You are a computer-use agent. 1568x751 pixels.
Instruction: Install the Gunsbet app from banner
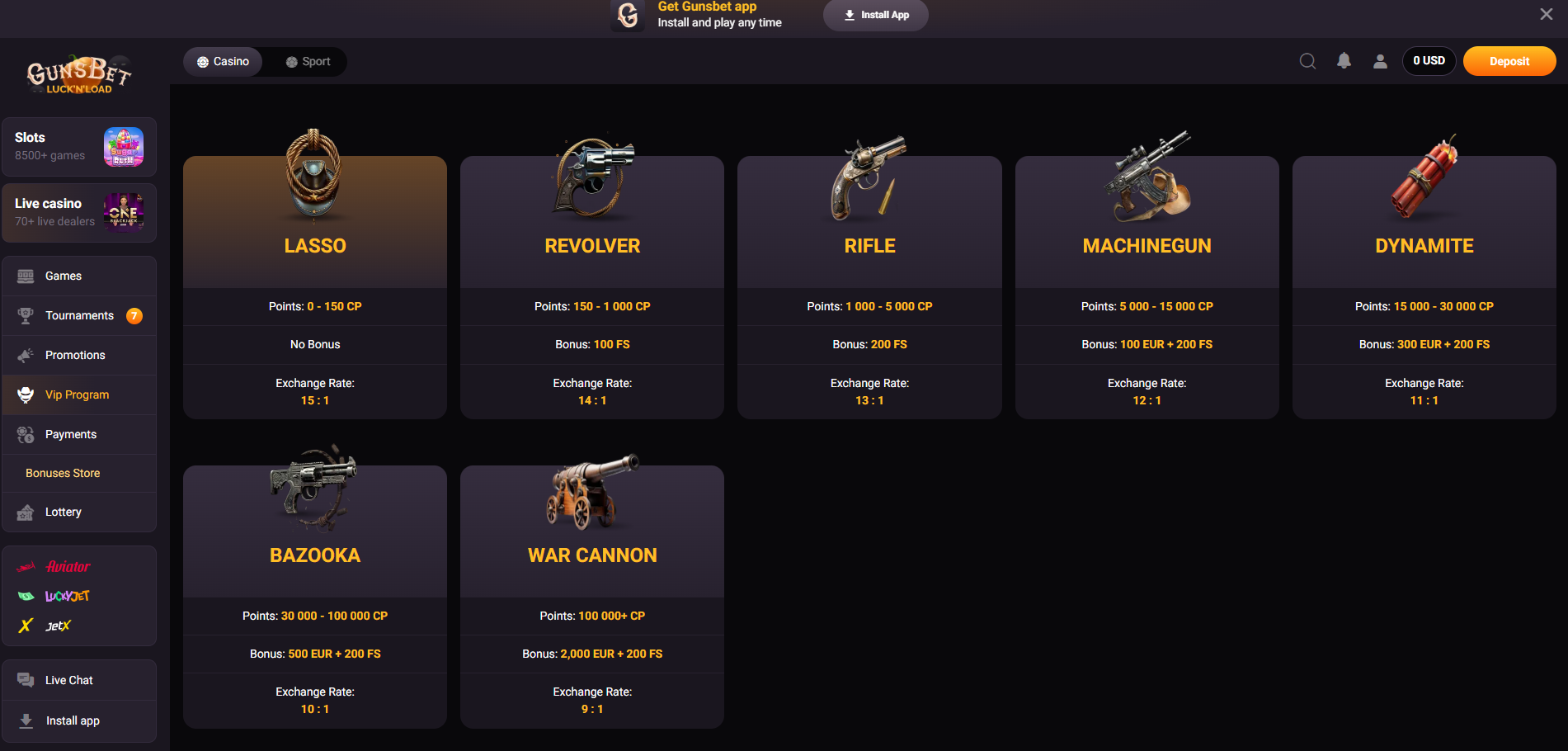[x=875, y=15]
